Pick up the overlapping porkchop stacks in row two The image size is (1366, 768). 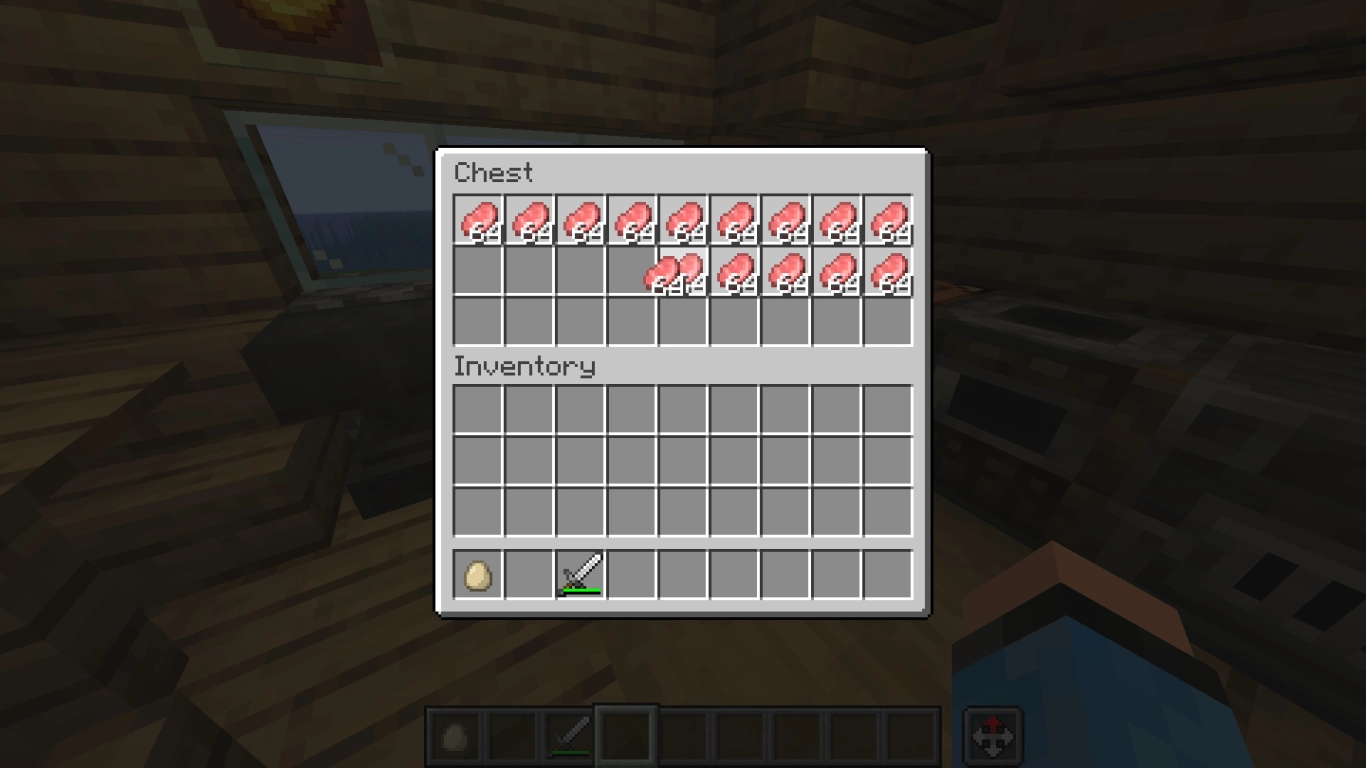pos(672,272)
